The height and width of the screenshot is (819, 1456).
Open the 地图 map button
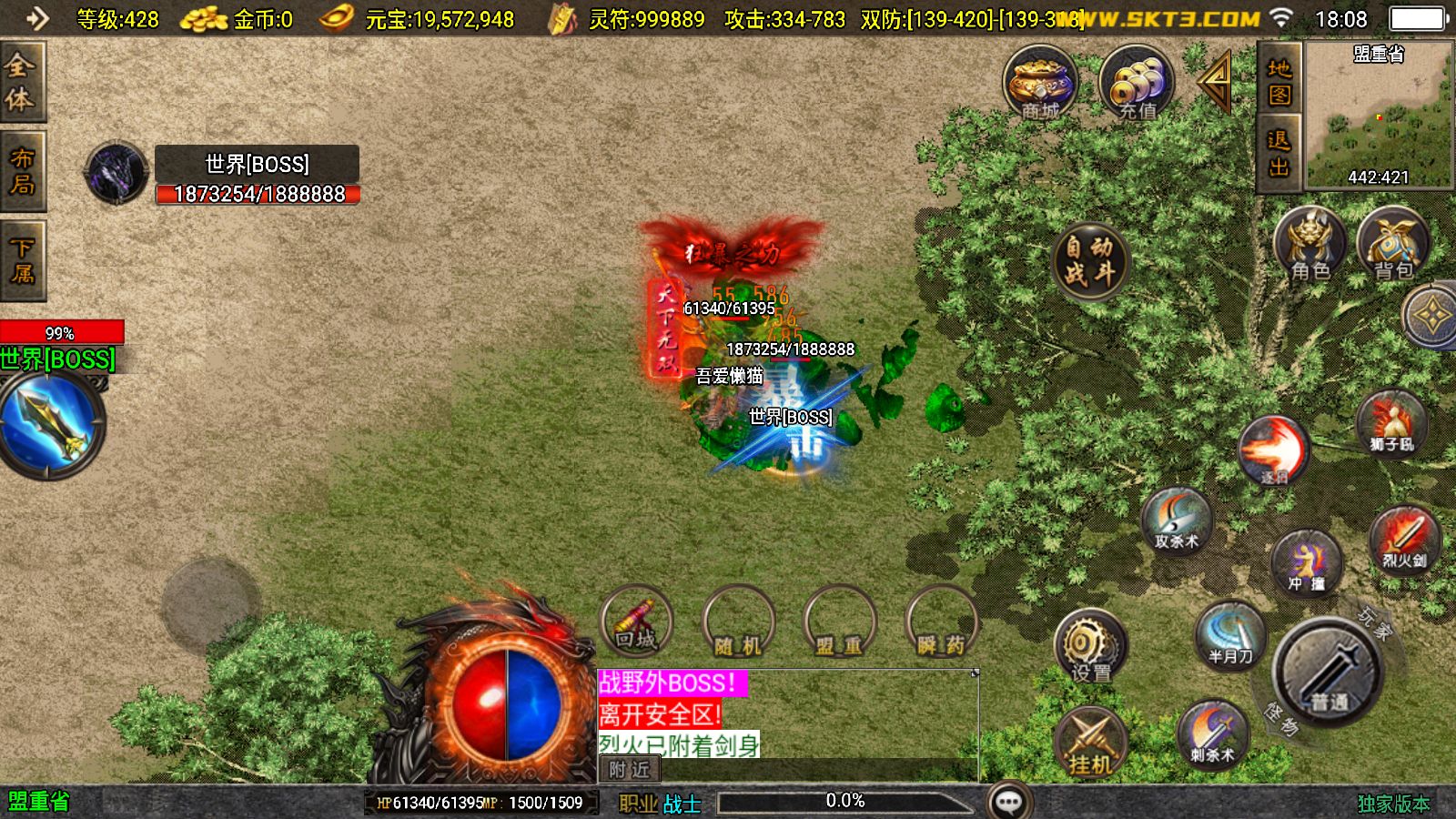1279,82
